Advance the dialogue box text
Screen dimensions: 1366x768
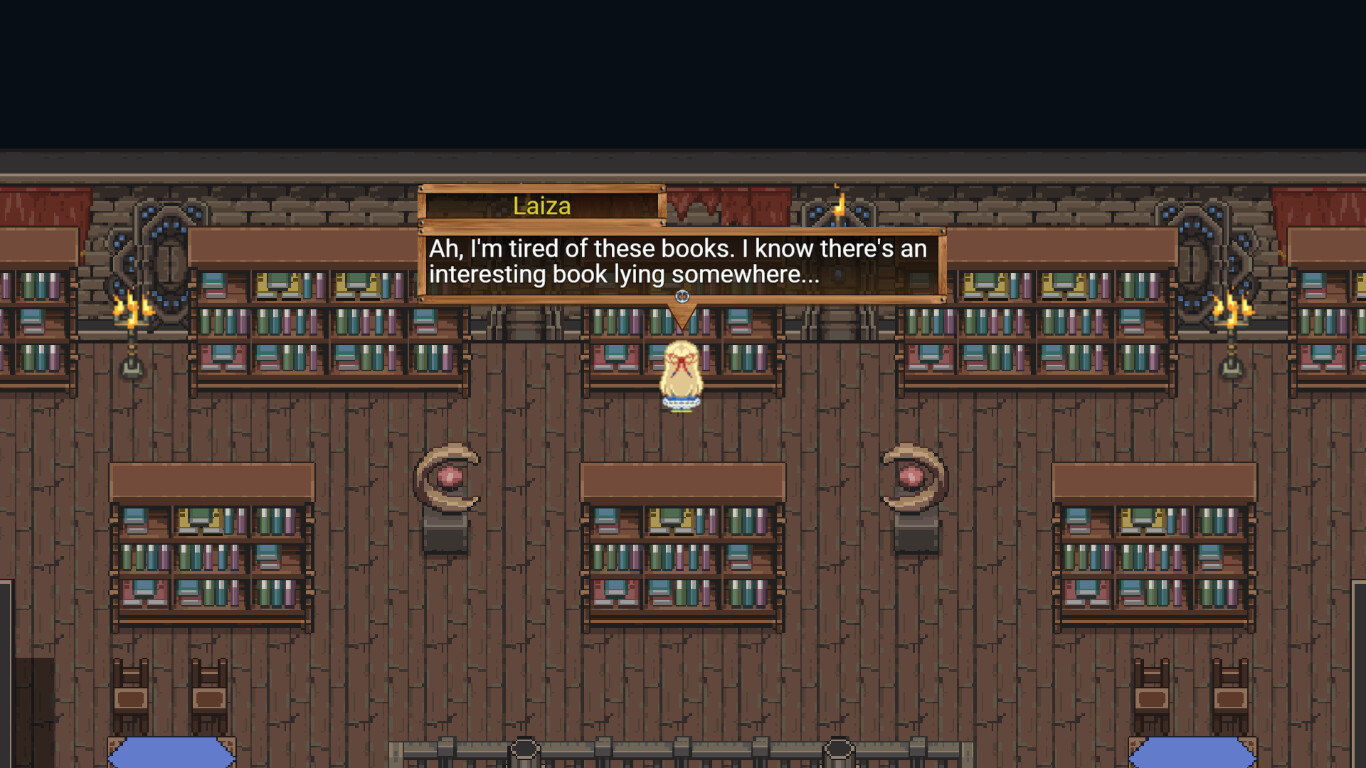(683, 262)
